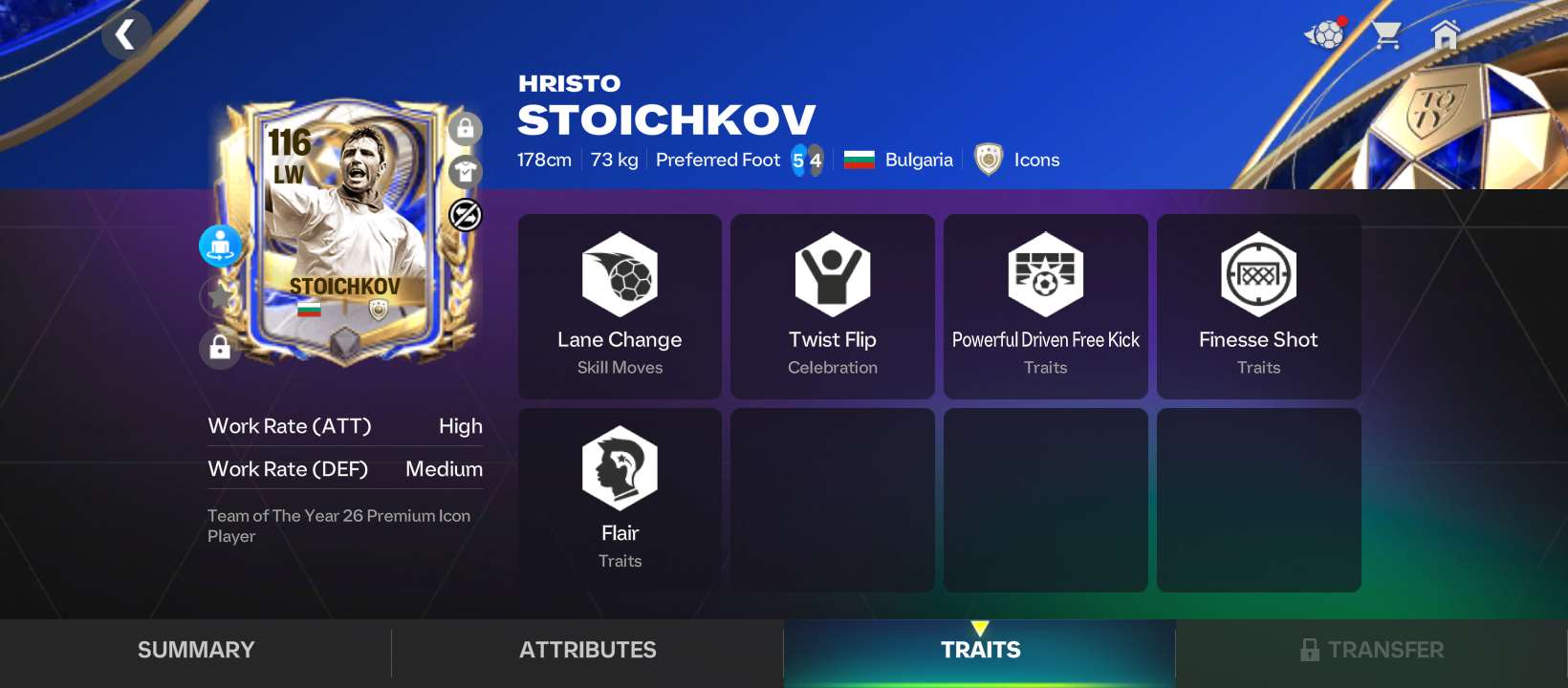
Task: Click the Lane Change skill moves icon
Action: coord(620,274)
